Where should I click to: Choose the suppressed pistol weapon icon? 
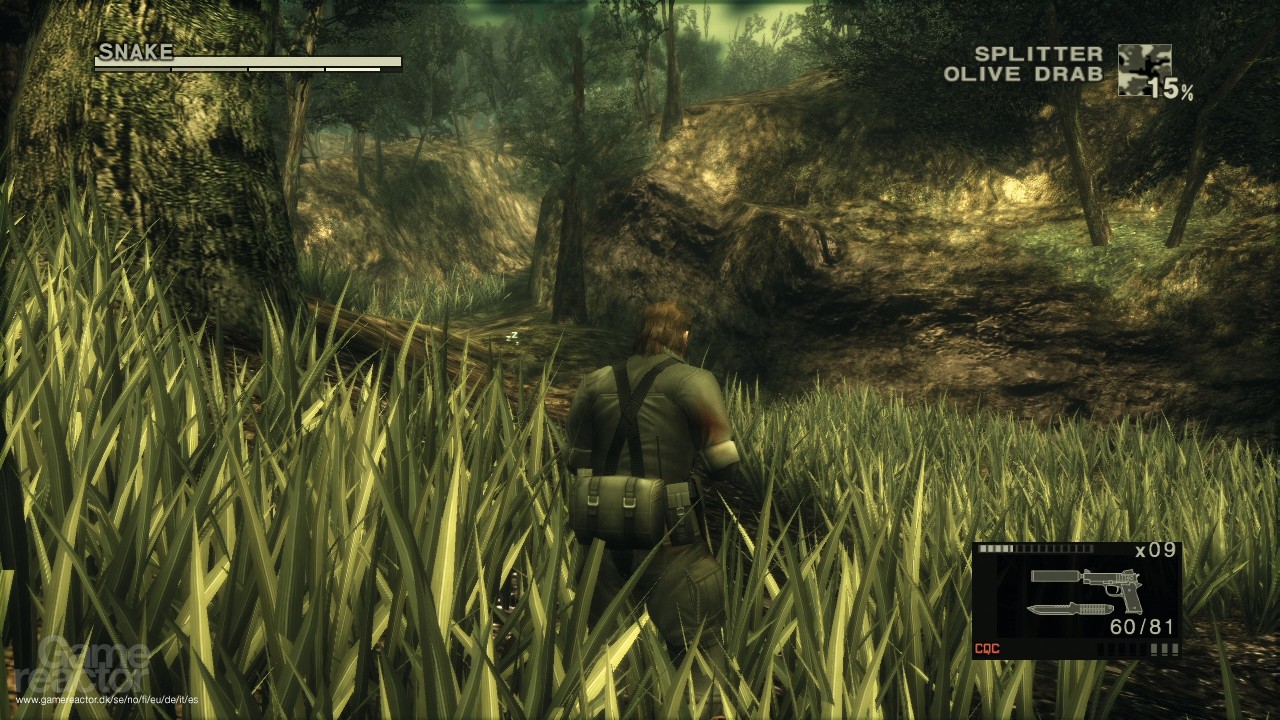pyautogui.click(x=1087, y=581)
